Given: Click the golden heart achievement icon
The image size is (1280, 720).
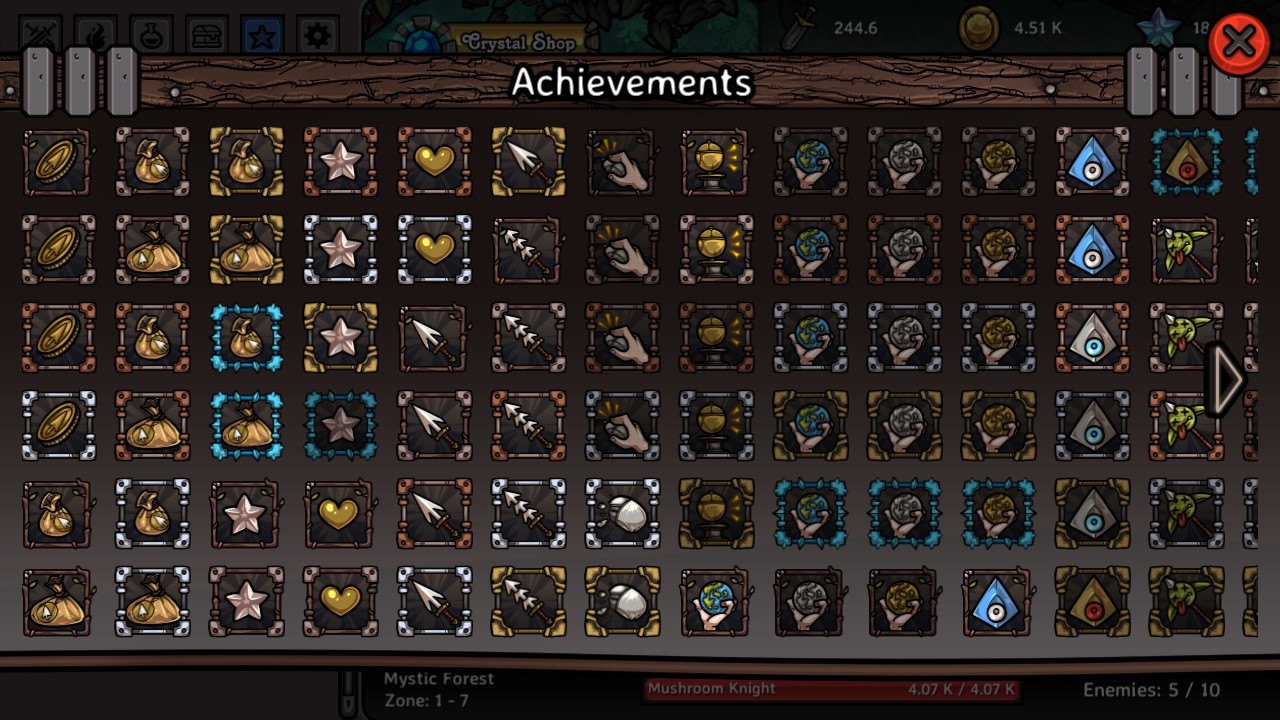Looking at the screenshot, I should tap(434, 162).
